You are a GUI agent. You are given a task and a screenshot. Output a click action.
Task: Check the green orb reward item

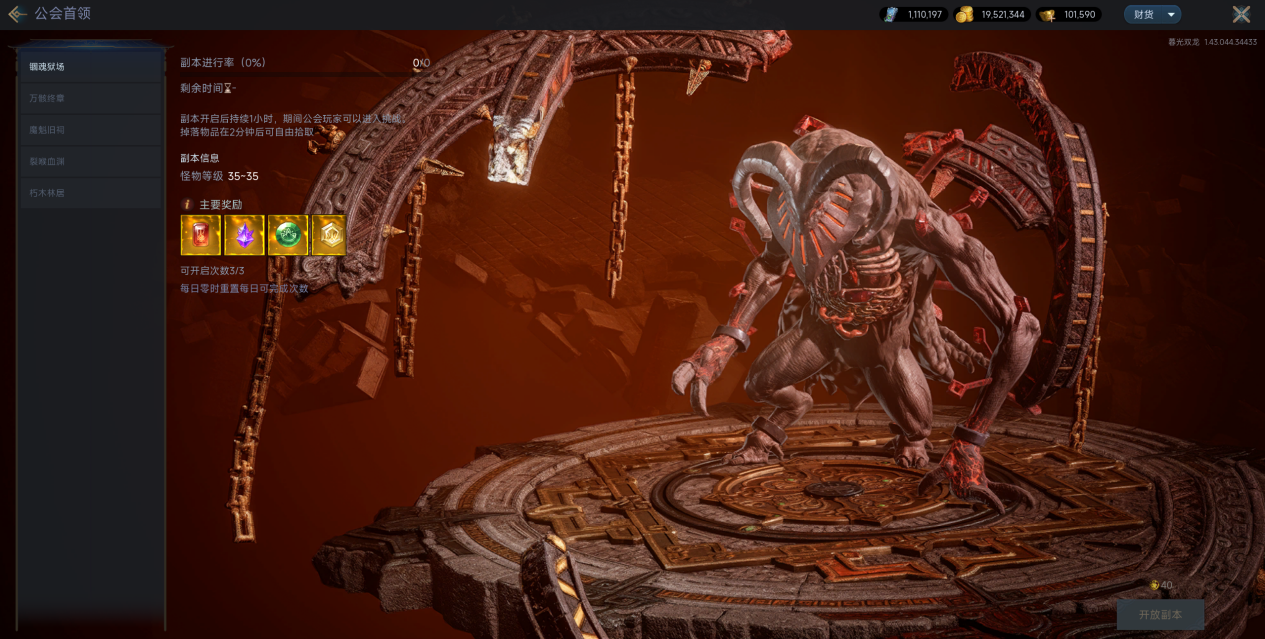(287, 235)
